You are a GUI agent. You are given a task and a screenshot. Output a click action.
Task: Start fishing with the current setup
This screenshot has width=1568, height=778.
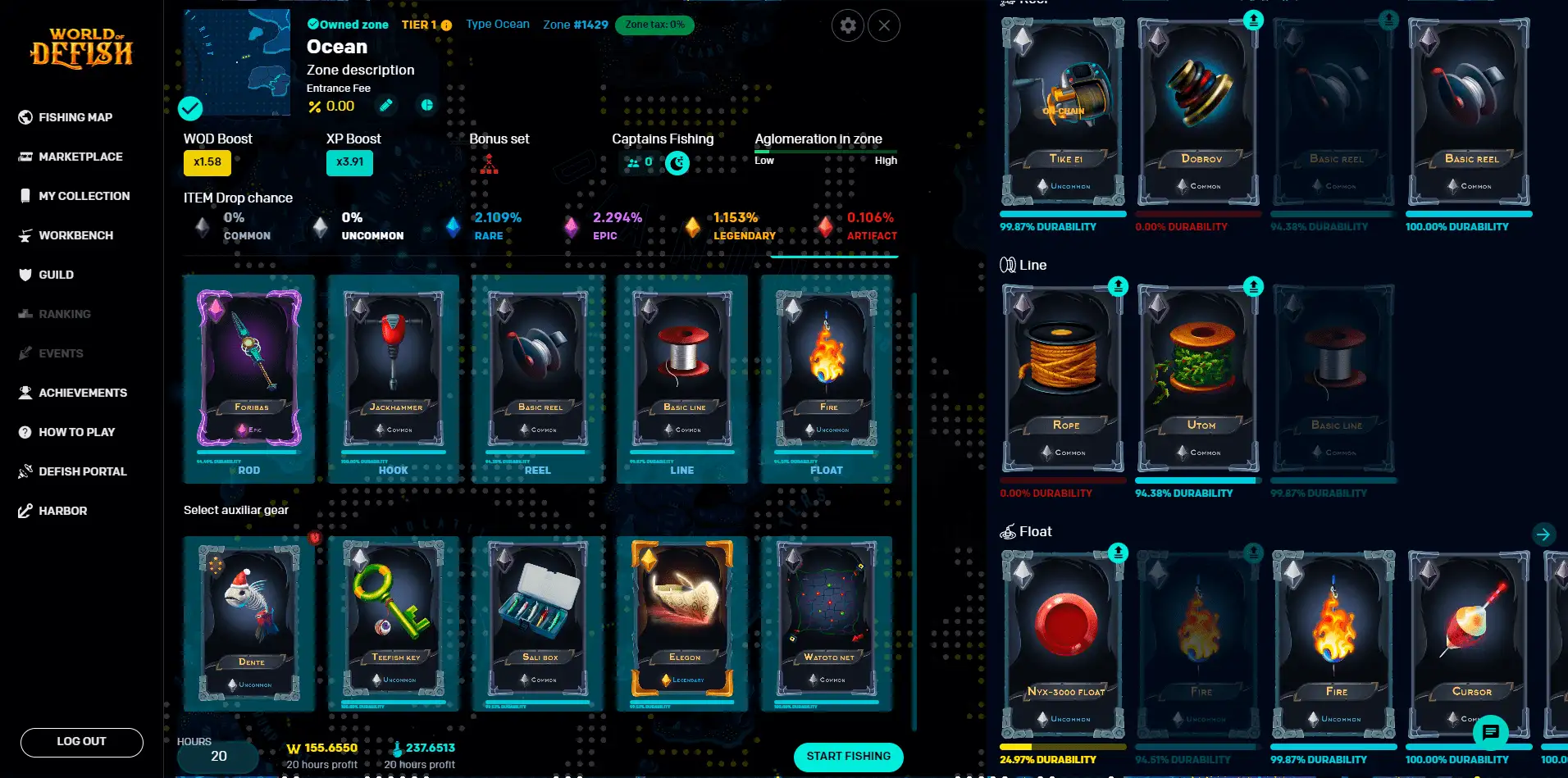pos(848,757)
